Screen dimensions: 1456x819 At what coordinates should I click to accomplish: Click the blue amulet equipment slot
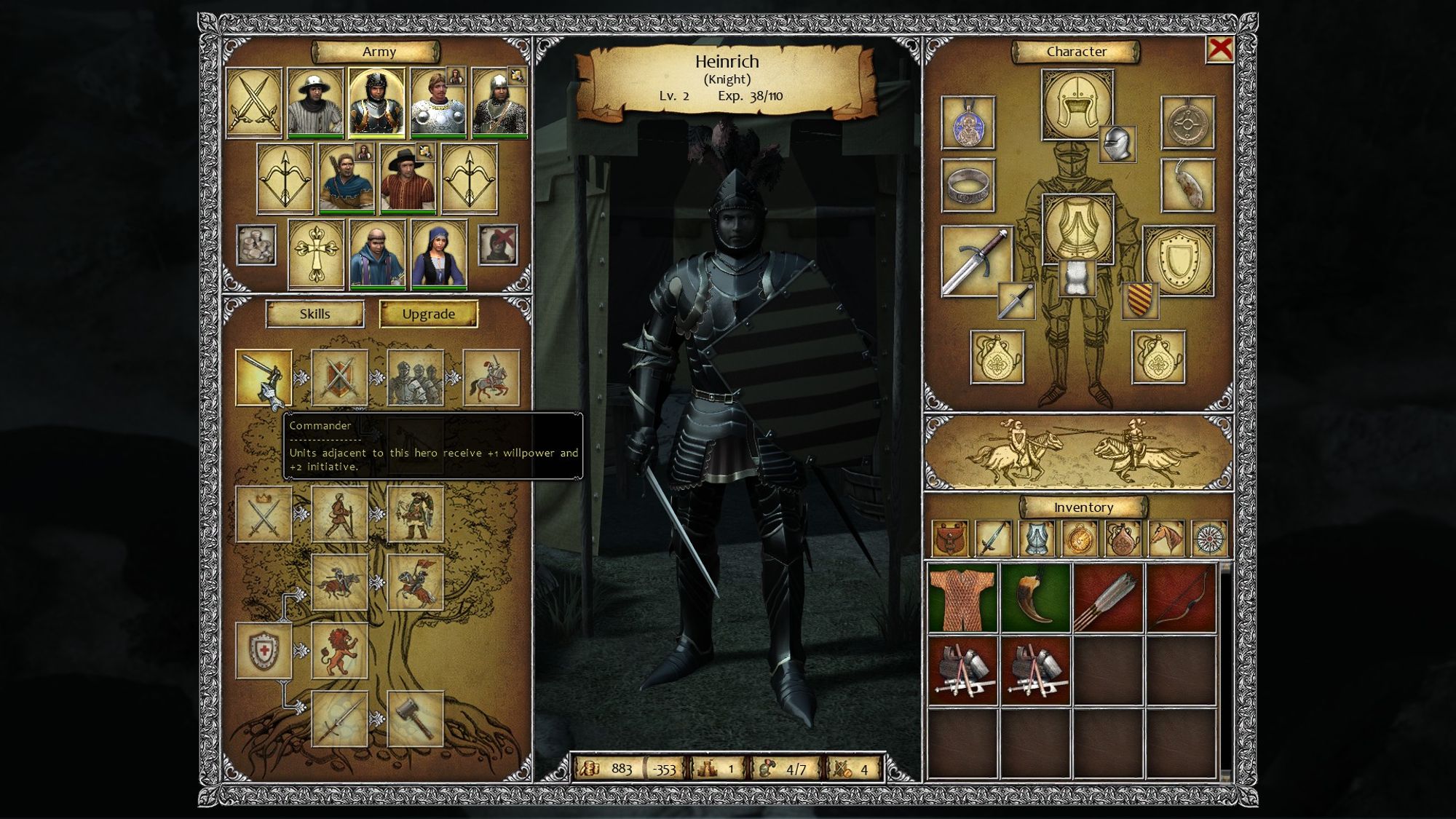[968, 123]
